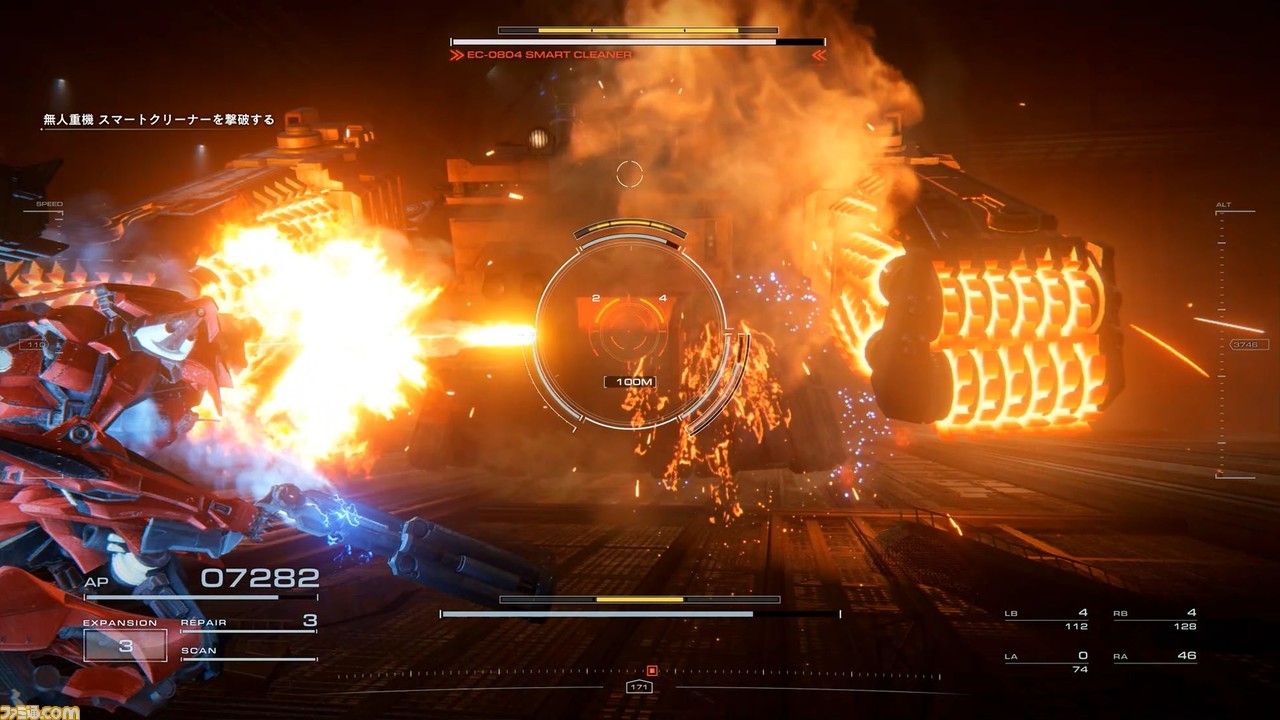The height and width of the screenshot is (720, 1280).
Task: Select the smart cleaner objective tracker text
Action: pos(158,120)
